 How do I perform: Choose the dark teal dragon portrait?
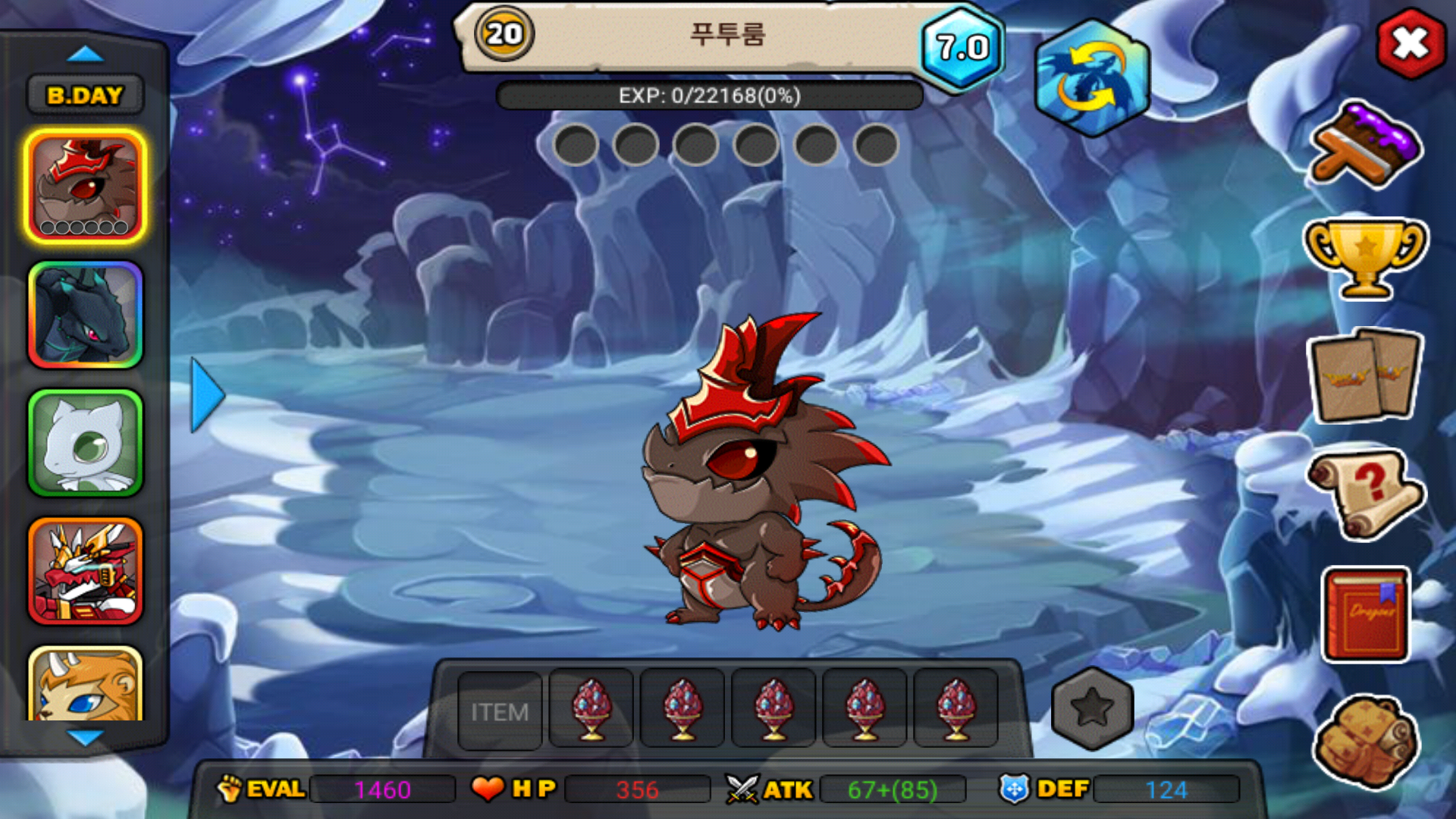[85, 315]
